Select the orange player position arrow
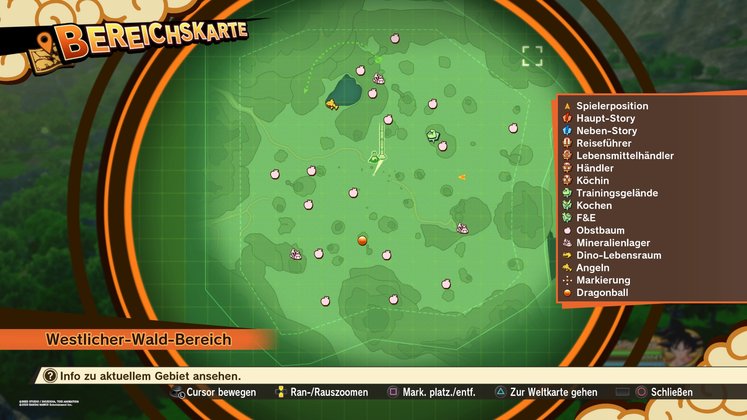Image resolution: width=747 pixels, height=420 pixels. click(461, 177)
